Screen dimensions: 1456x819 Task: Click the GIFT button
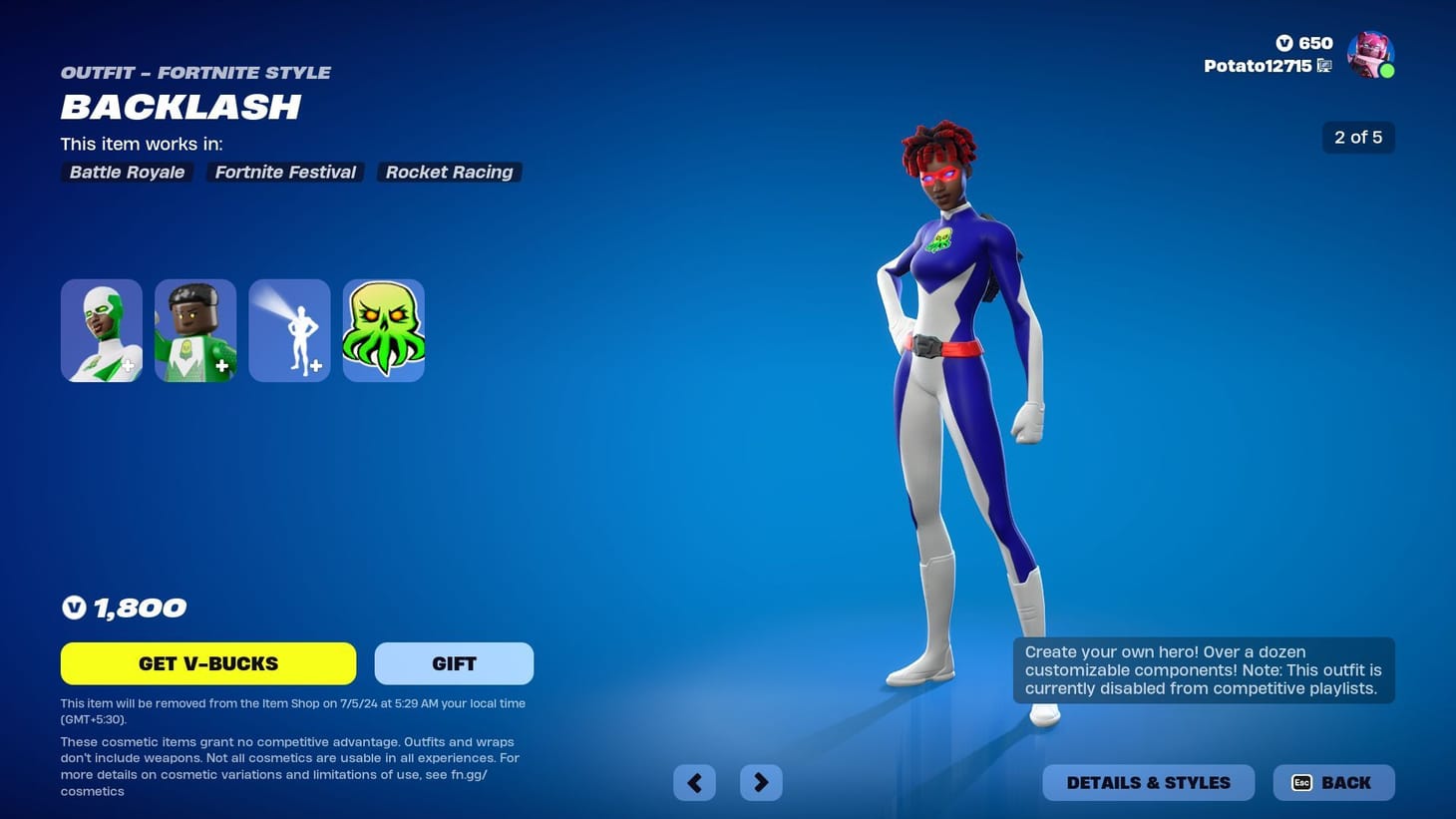pyautogui.click(x=453, y=662)
